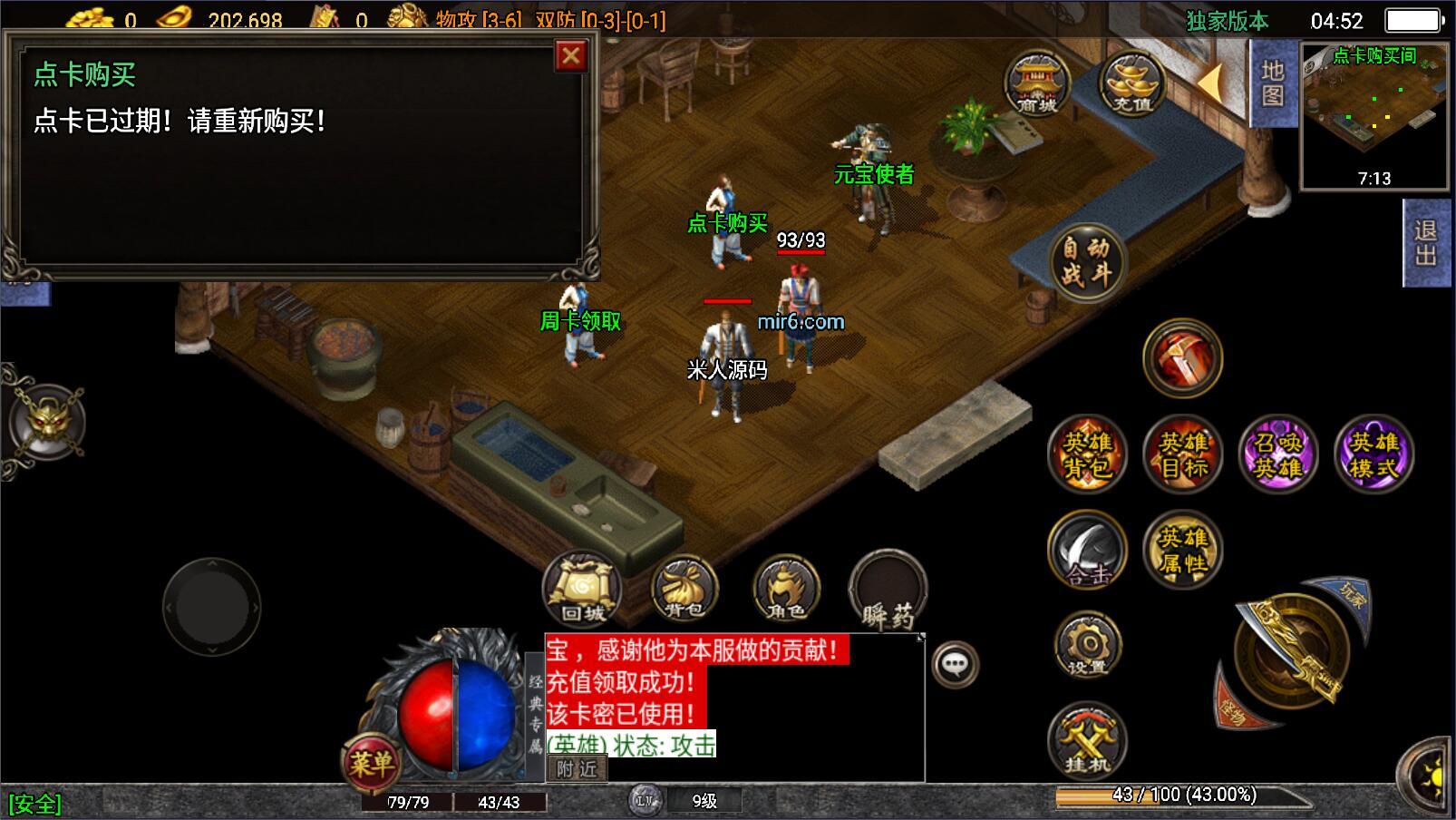Image resolution: width=1456 pixels, height=820 pixels.
Task: Open the 地图 map tab
Action: (1273, 83)
